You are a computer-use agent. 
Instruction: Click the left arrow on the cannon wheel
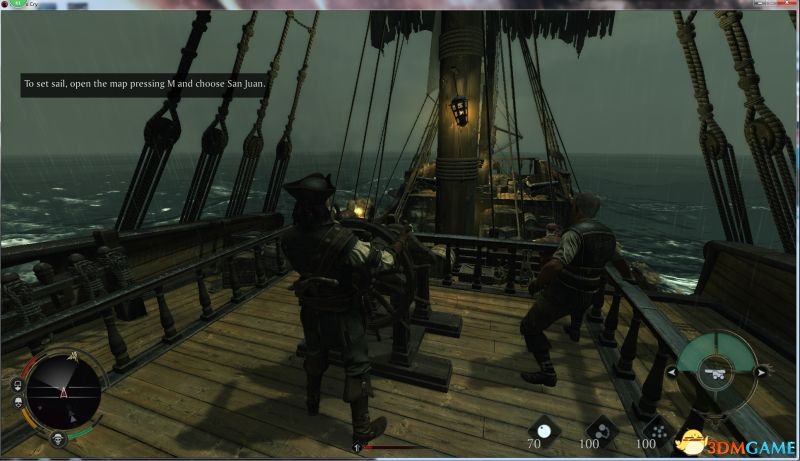672,372
